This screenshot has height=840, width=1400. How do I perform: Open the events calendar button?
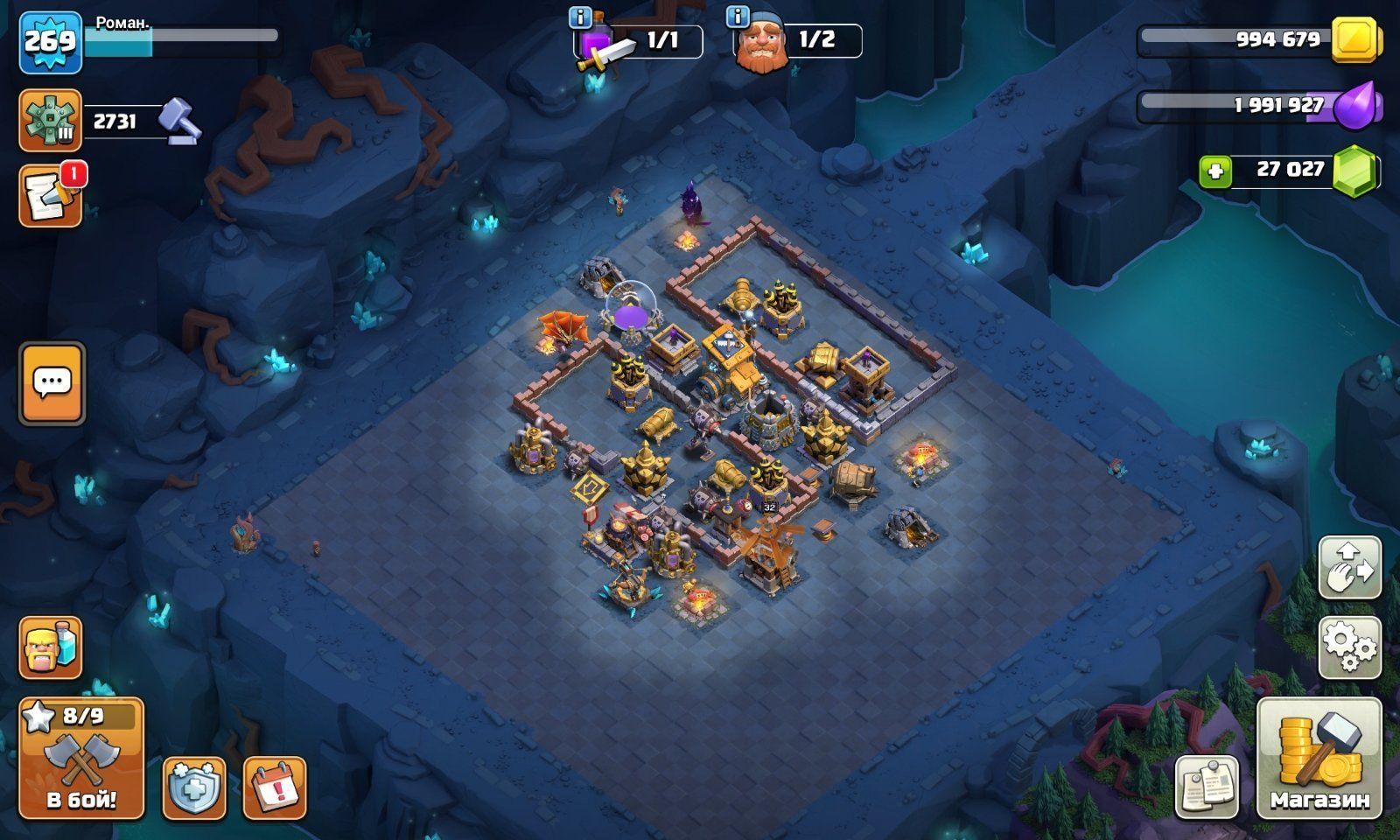click(x=274, y=787)
